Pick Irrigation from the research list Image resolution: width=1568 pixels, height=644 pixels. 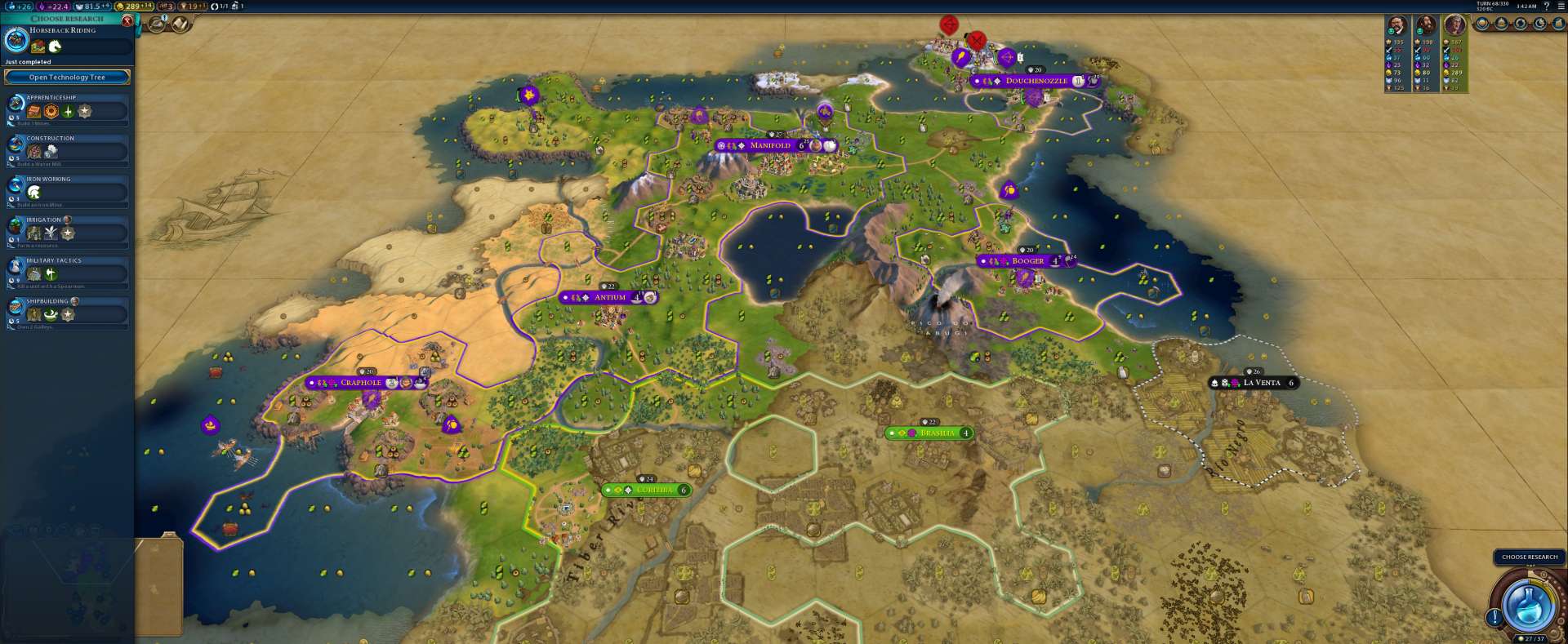coord(69,231)
